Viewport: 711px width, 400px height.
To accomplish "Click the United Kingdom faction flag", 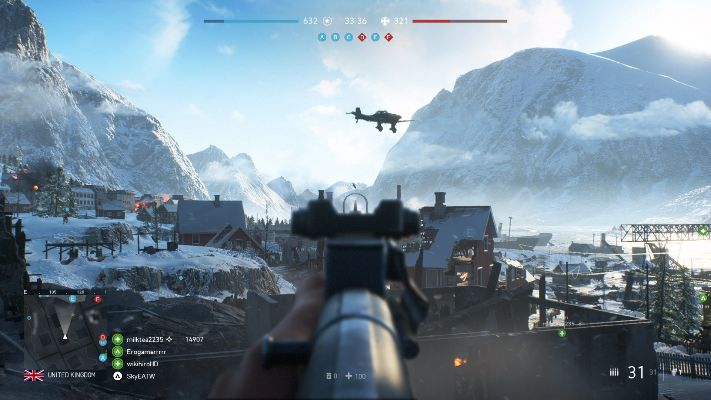I will (34, 375).
